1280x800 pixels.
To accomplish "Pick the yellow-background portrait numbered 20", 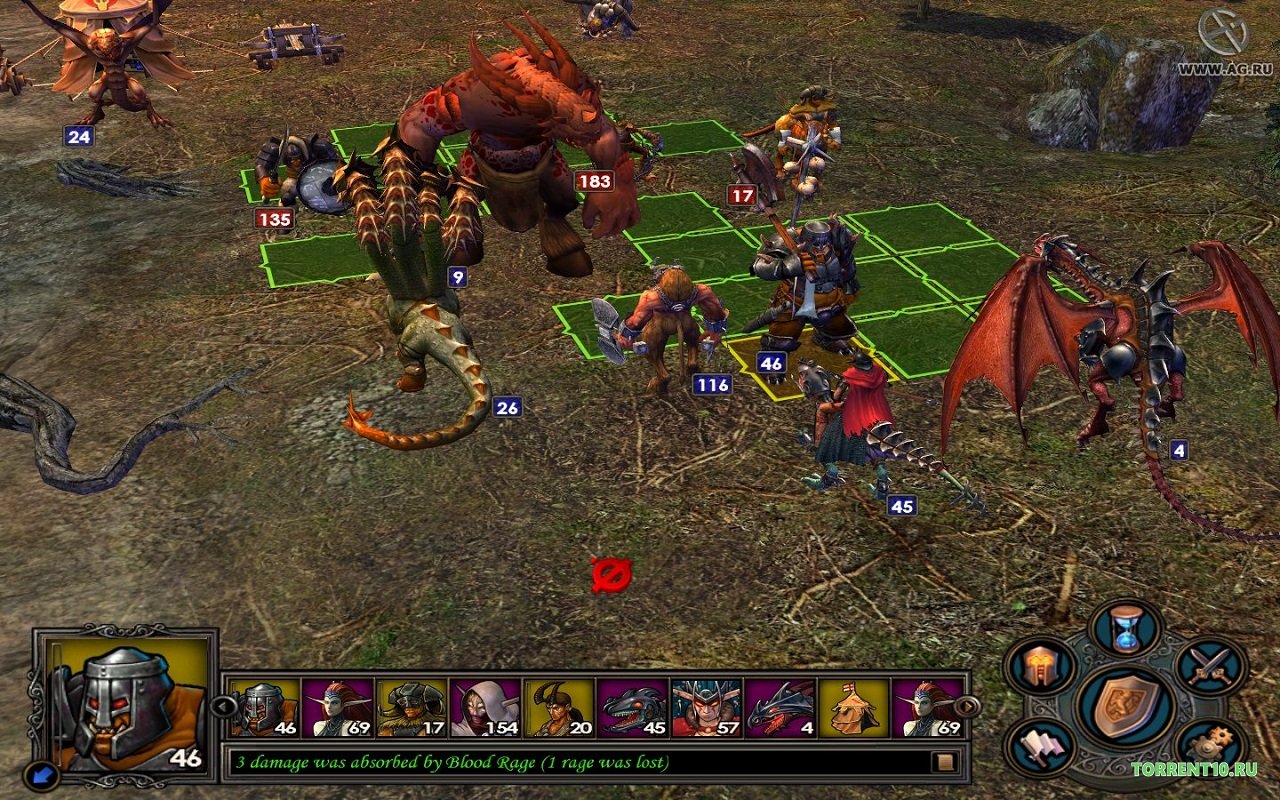I will (x=558, y=708).
